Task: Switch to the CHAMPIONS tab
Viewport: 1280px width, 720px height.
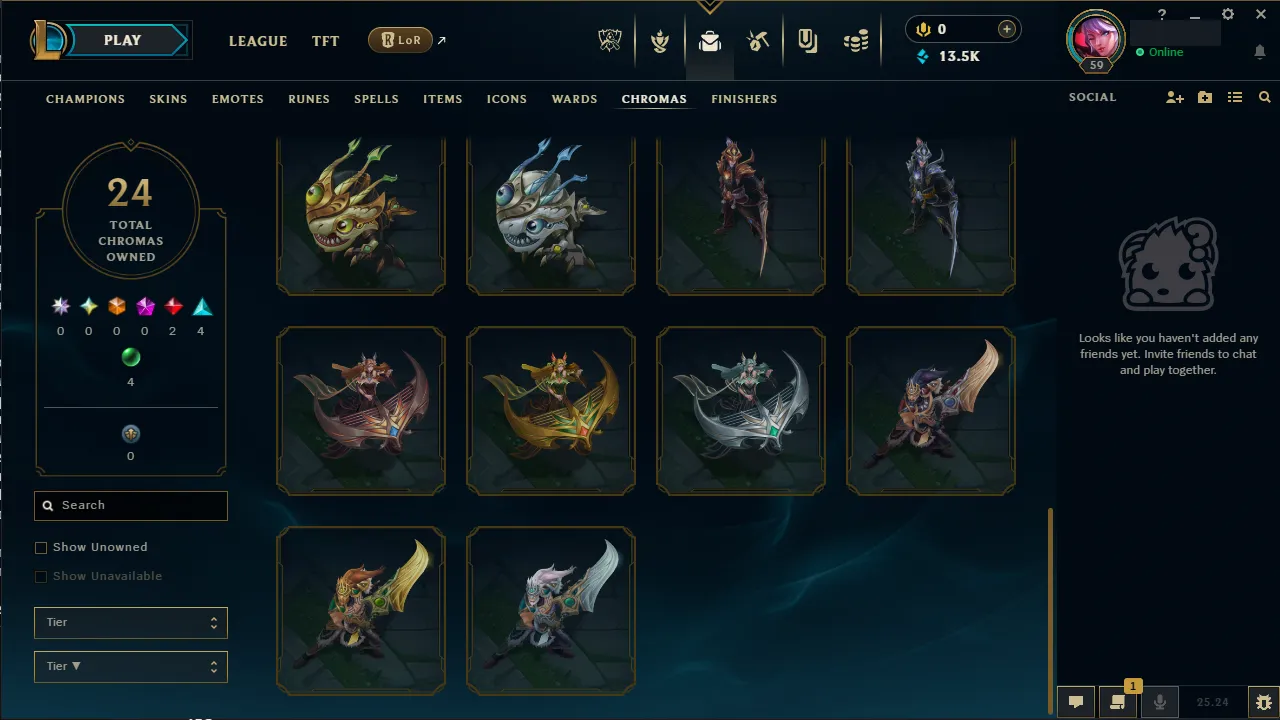Action: click(85, 99)
